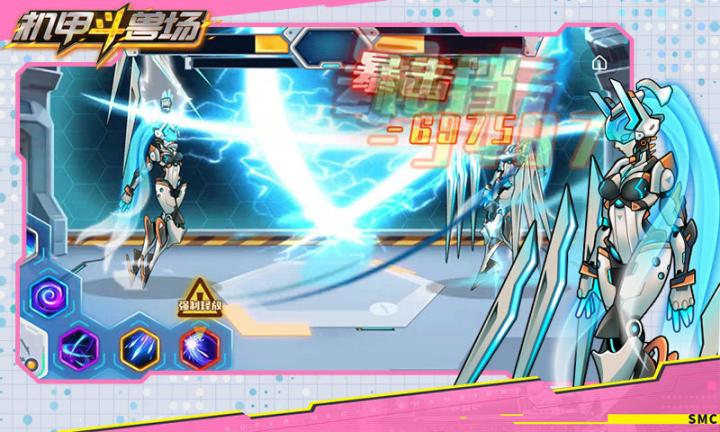Cast the red-bordered energy burst skill
The height and width of the screenshot is (432, 720).
(x=197, y=347)
